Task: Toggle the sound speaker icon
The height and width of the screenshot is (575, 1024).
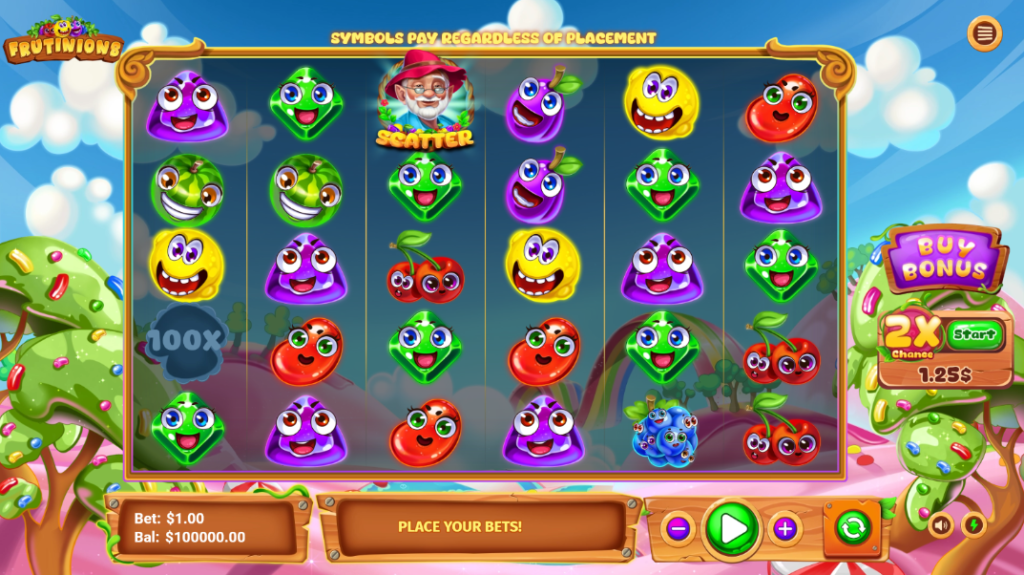Action: (941, 524)
